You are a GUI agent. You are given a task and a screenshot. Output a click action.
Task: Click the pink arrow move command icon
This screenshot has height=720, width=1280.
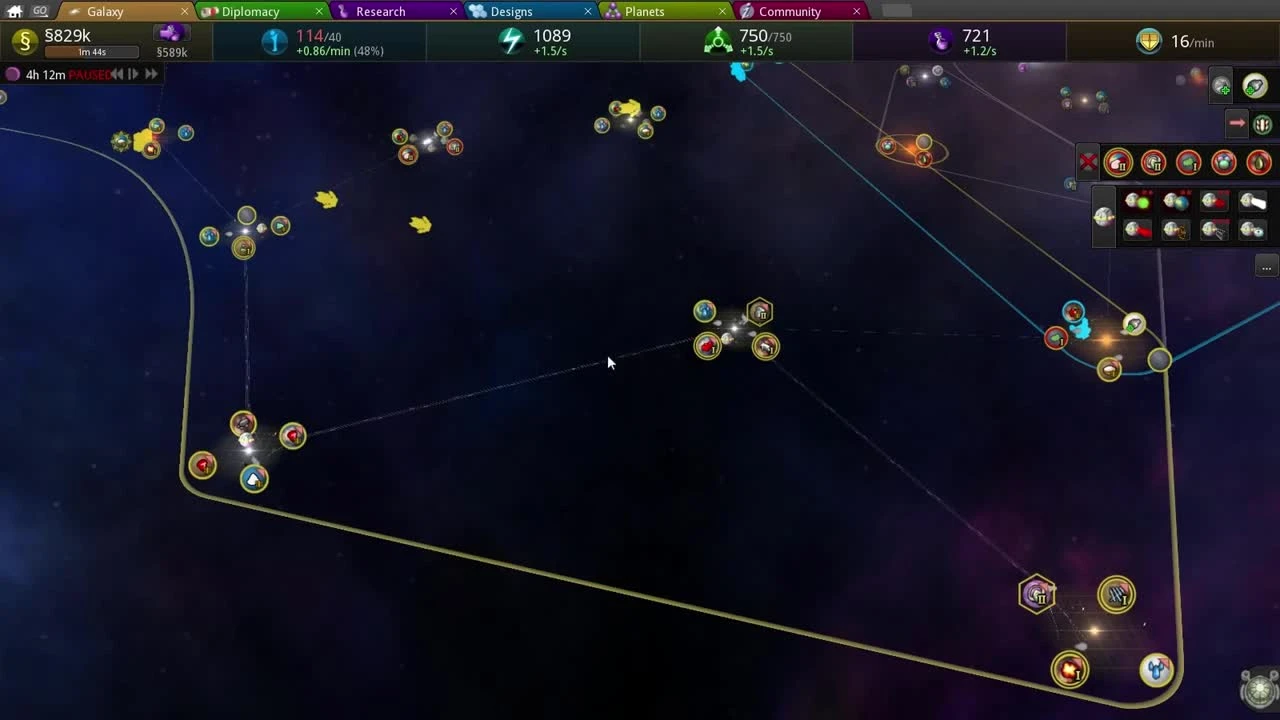tap(1237, 123)
